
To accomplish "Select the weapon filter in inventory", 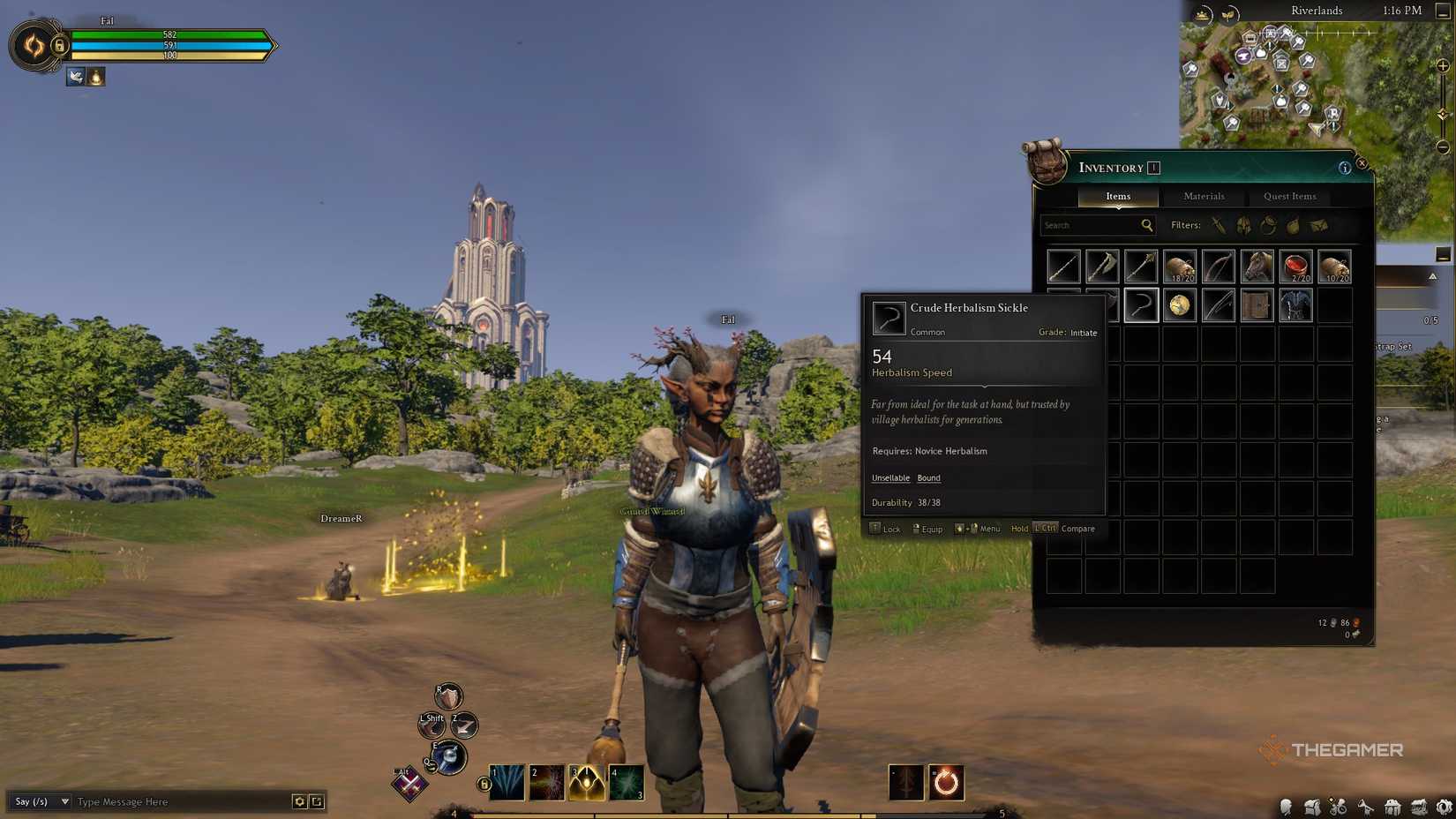I will 1220,225.
